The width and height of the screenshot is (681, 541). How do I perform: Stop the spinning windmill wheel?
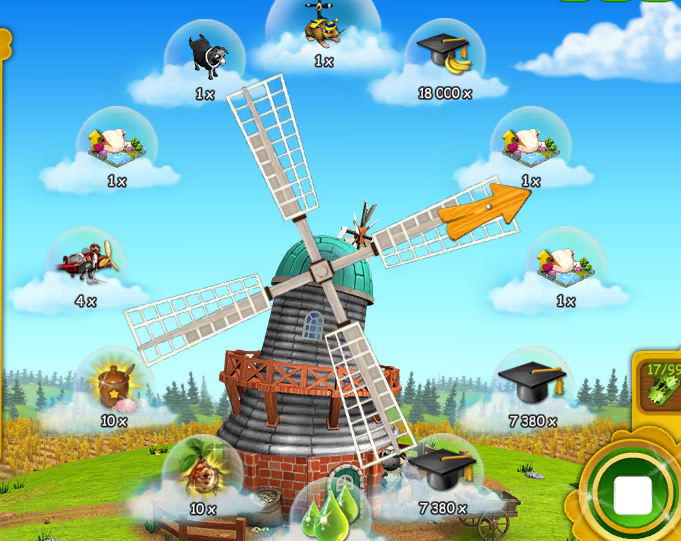[x=632, y=493]
